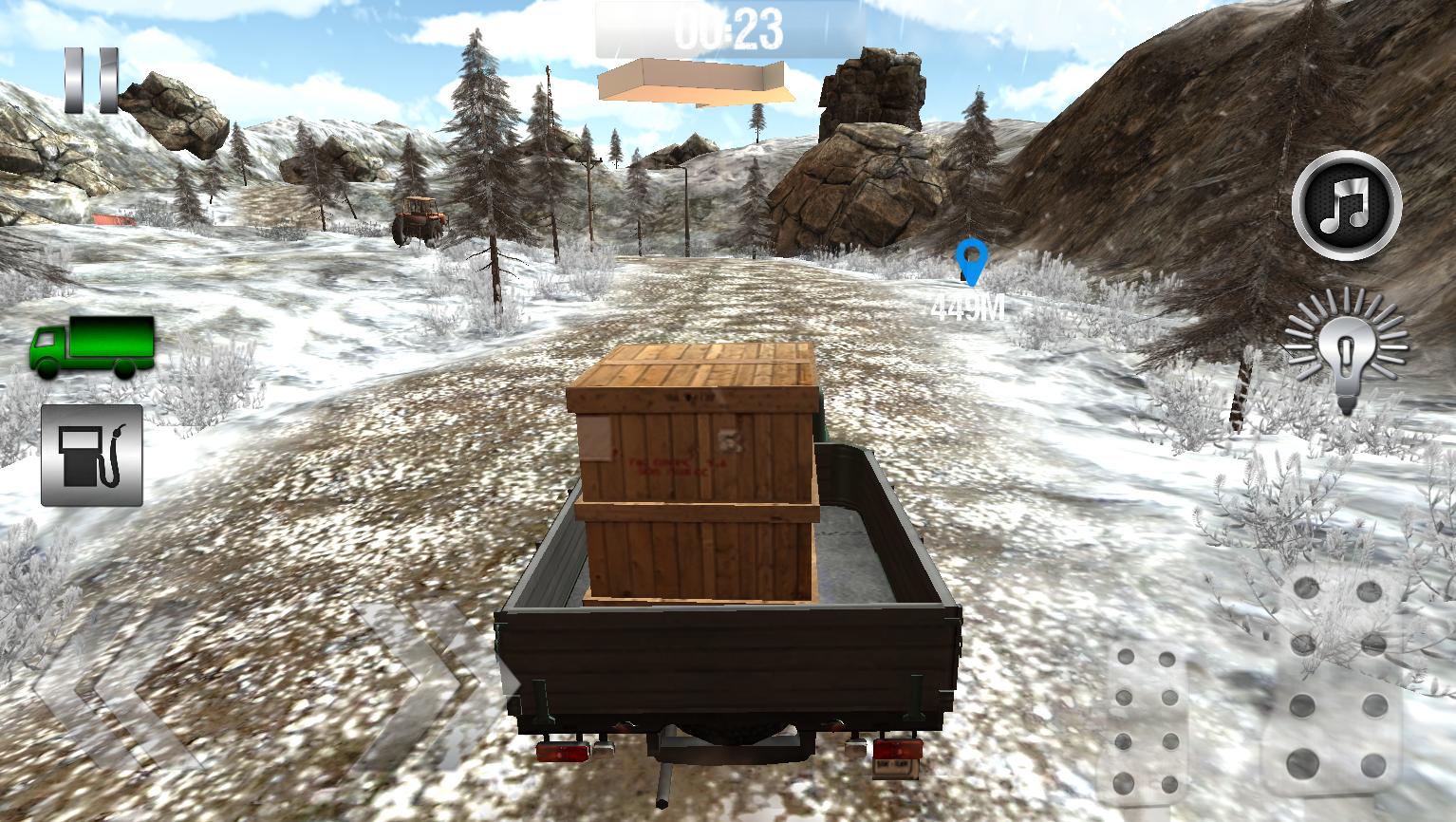Tap the 449M distance label
The width and height of the screenshot is (1456, 822).
coord(966,307)
